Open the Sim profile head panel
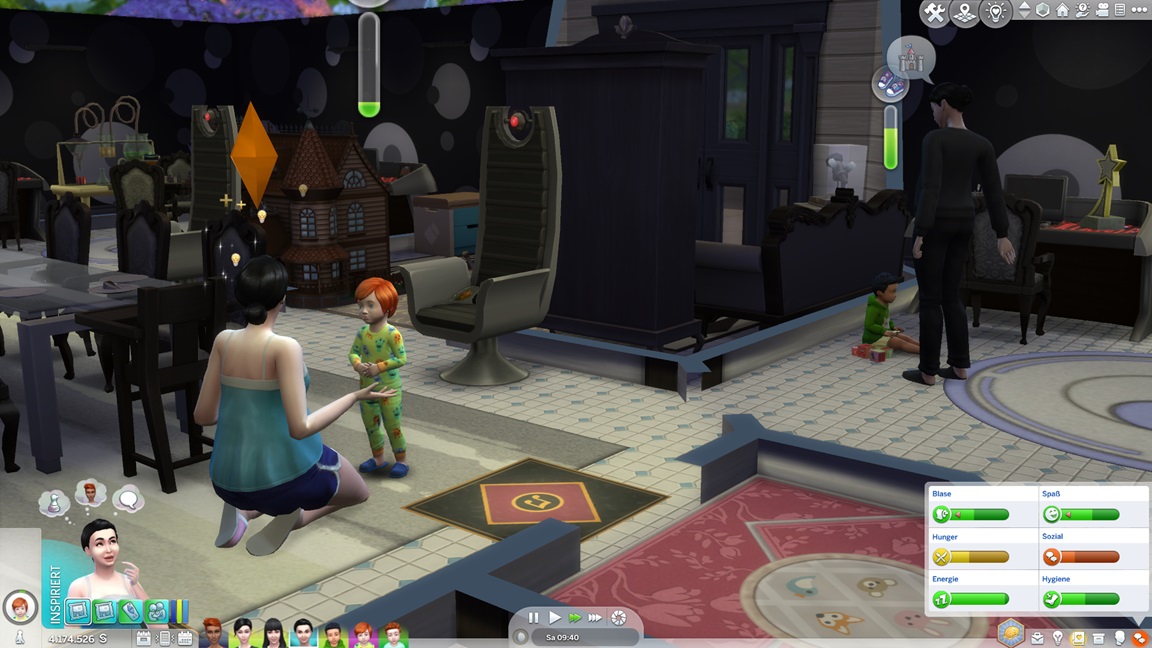 1119,638
